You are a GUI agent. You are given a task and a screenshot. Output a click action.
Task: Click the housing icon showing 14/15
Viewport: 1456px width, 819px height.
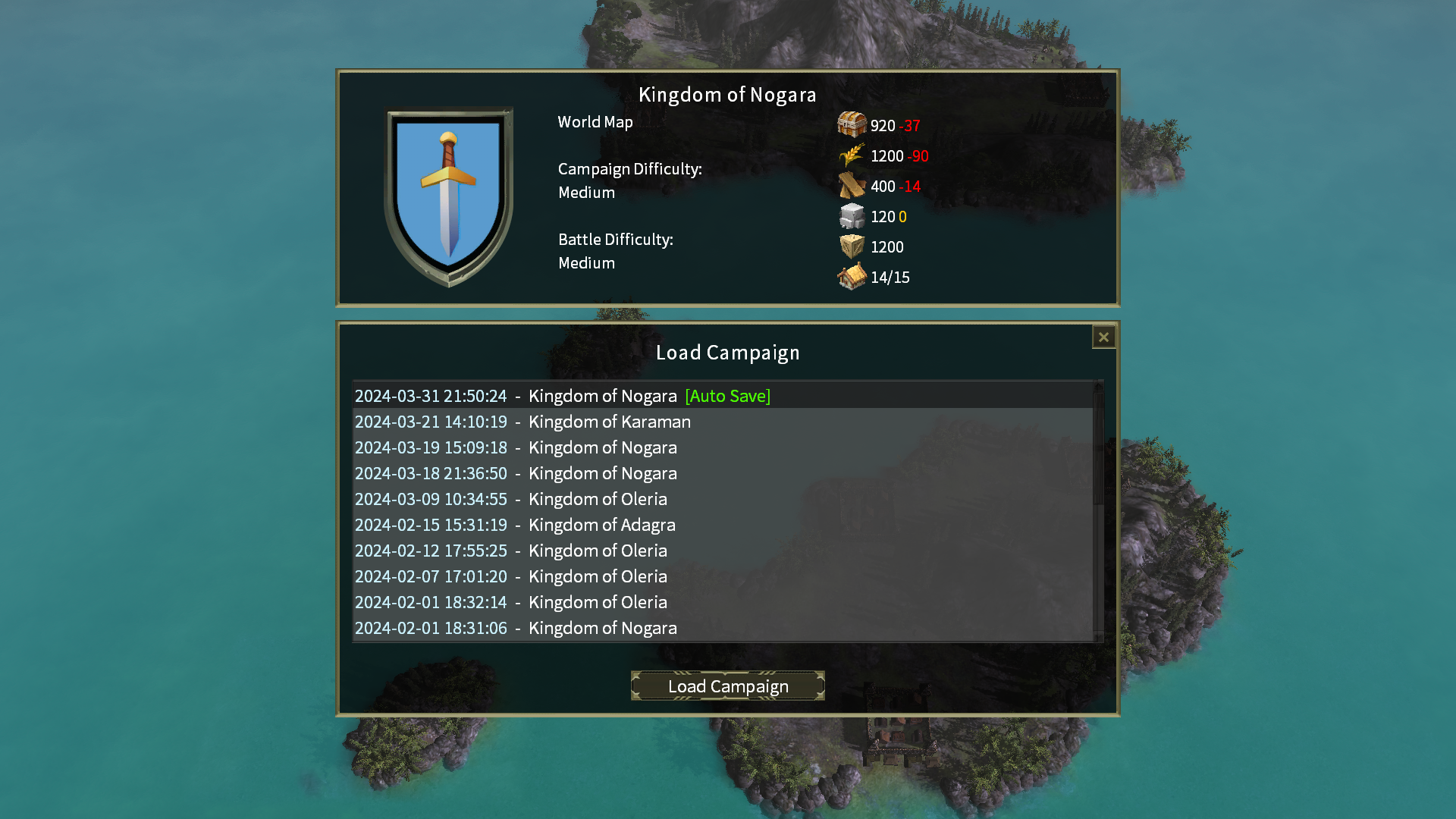pos(852,277)
